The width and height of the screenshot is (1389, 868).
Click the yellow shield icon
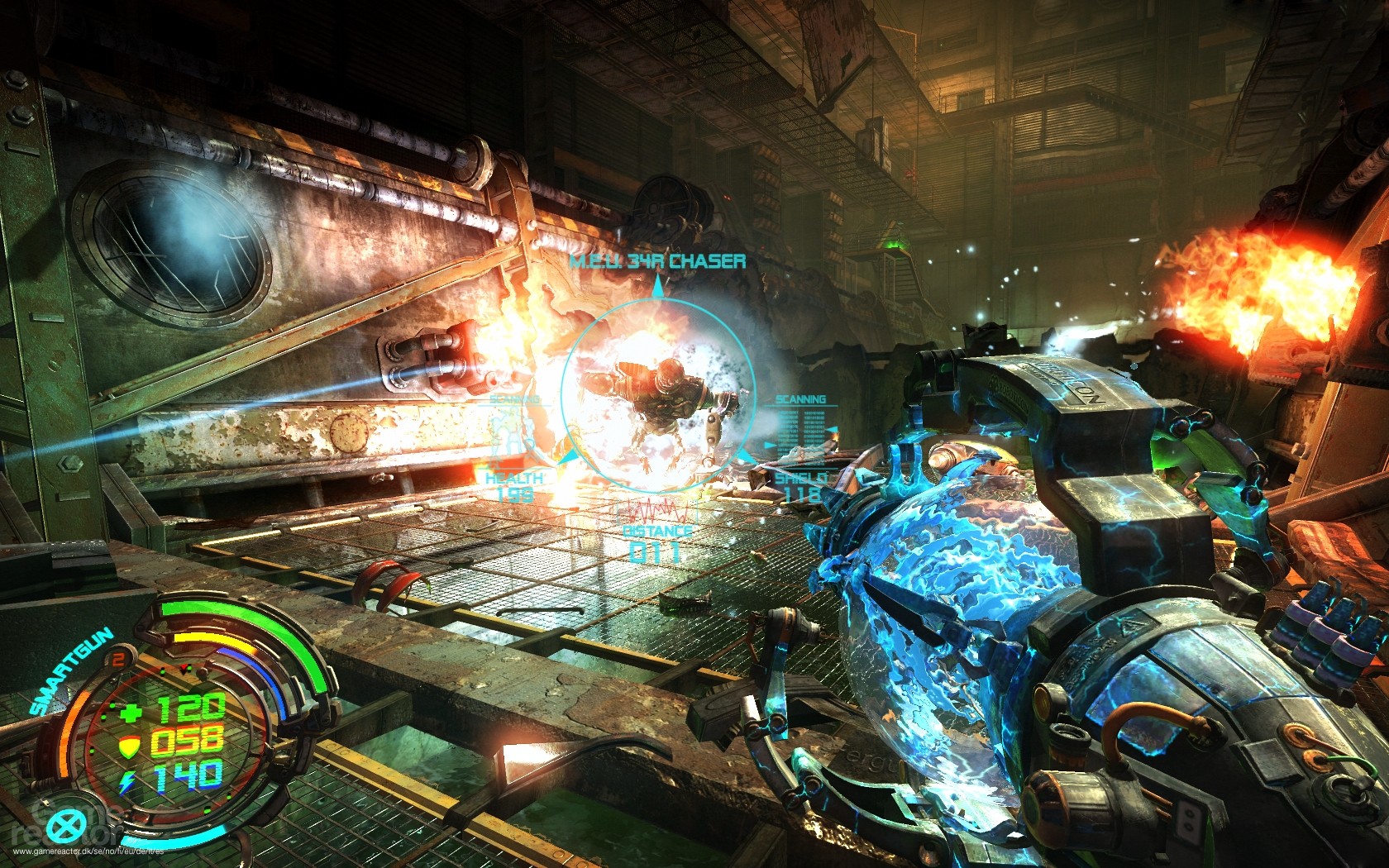(129, 747)
